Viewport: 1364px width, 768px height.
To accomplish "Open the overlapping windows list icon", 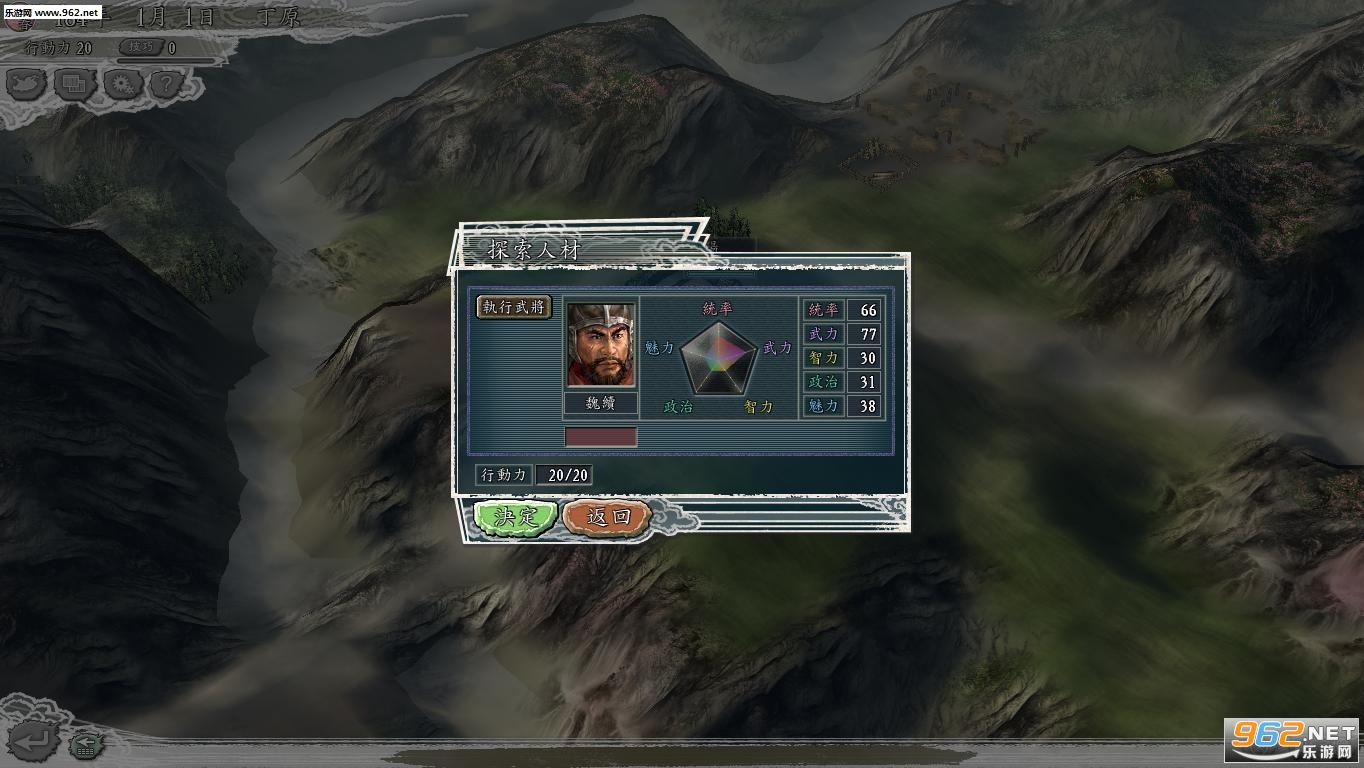I will click(x=75, y=85).
